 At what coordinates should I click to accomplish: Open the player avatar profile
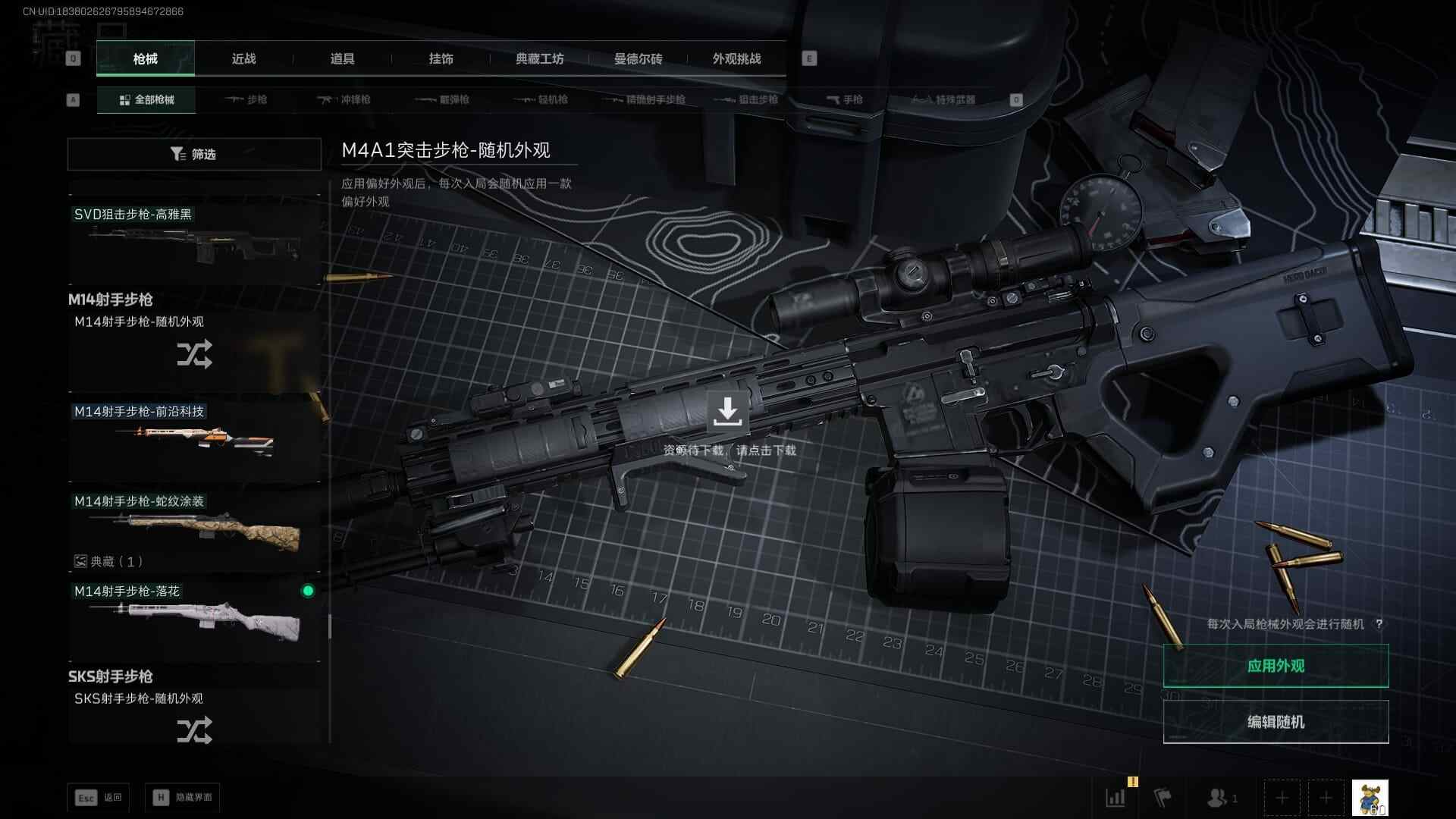coord(1370,798)
